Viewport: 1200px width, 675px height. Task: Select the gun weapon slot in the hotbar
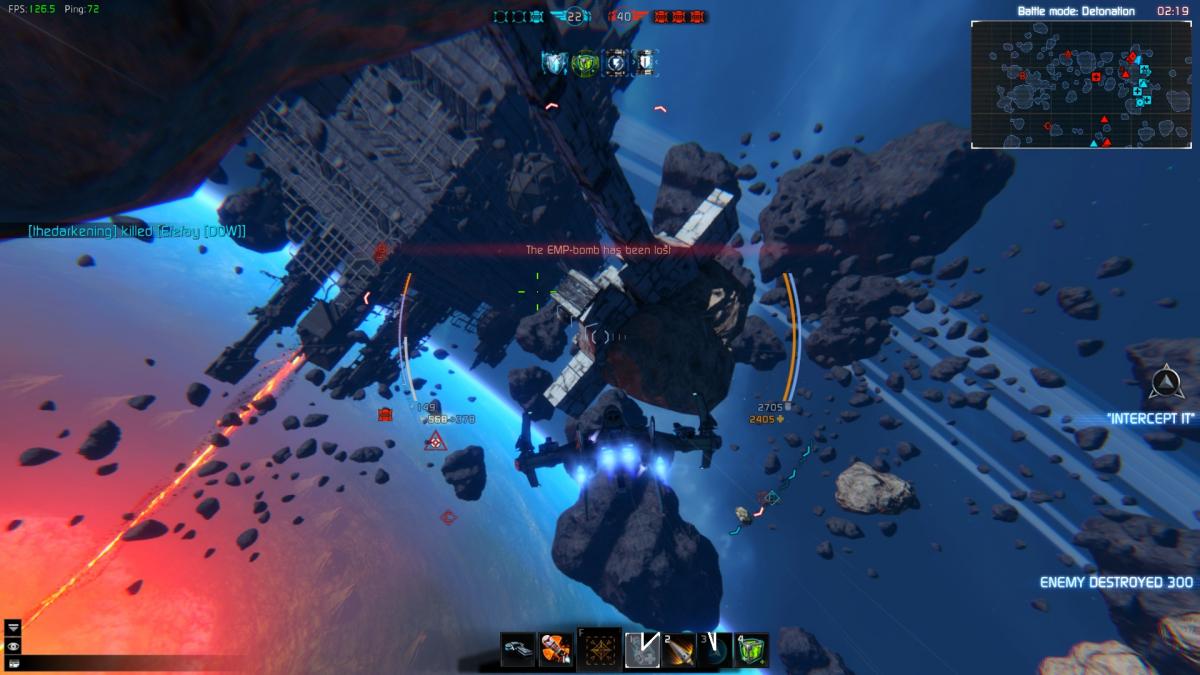click(517, 650)
